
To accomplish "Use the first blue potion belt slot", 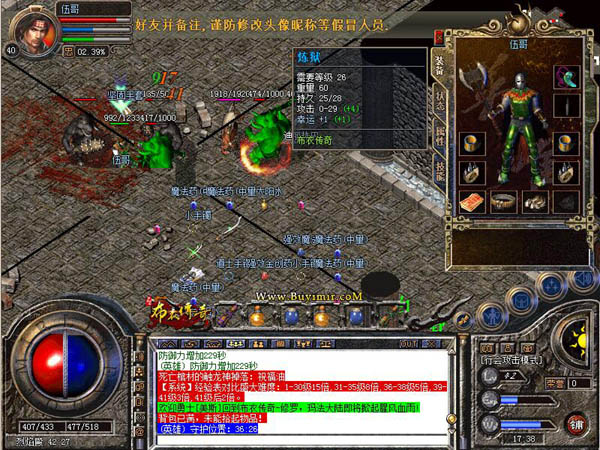I will 291,317.
